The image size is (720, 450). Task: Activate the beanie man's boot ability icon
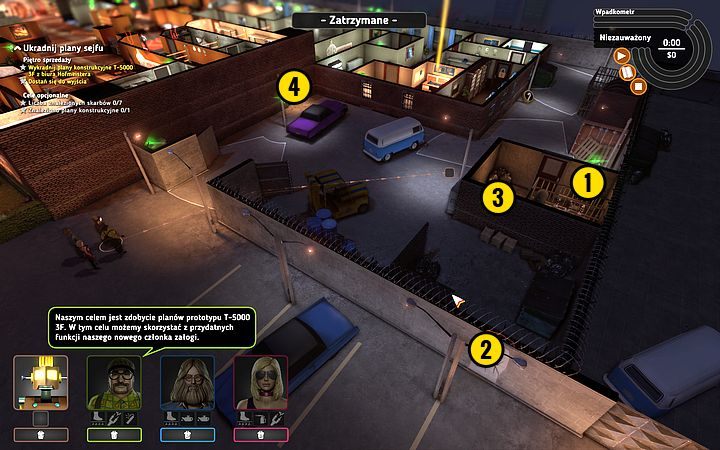98,418
